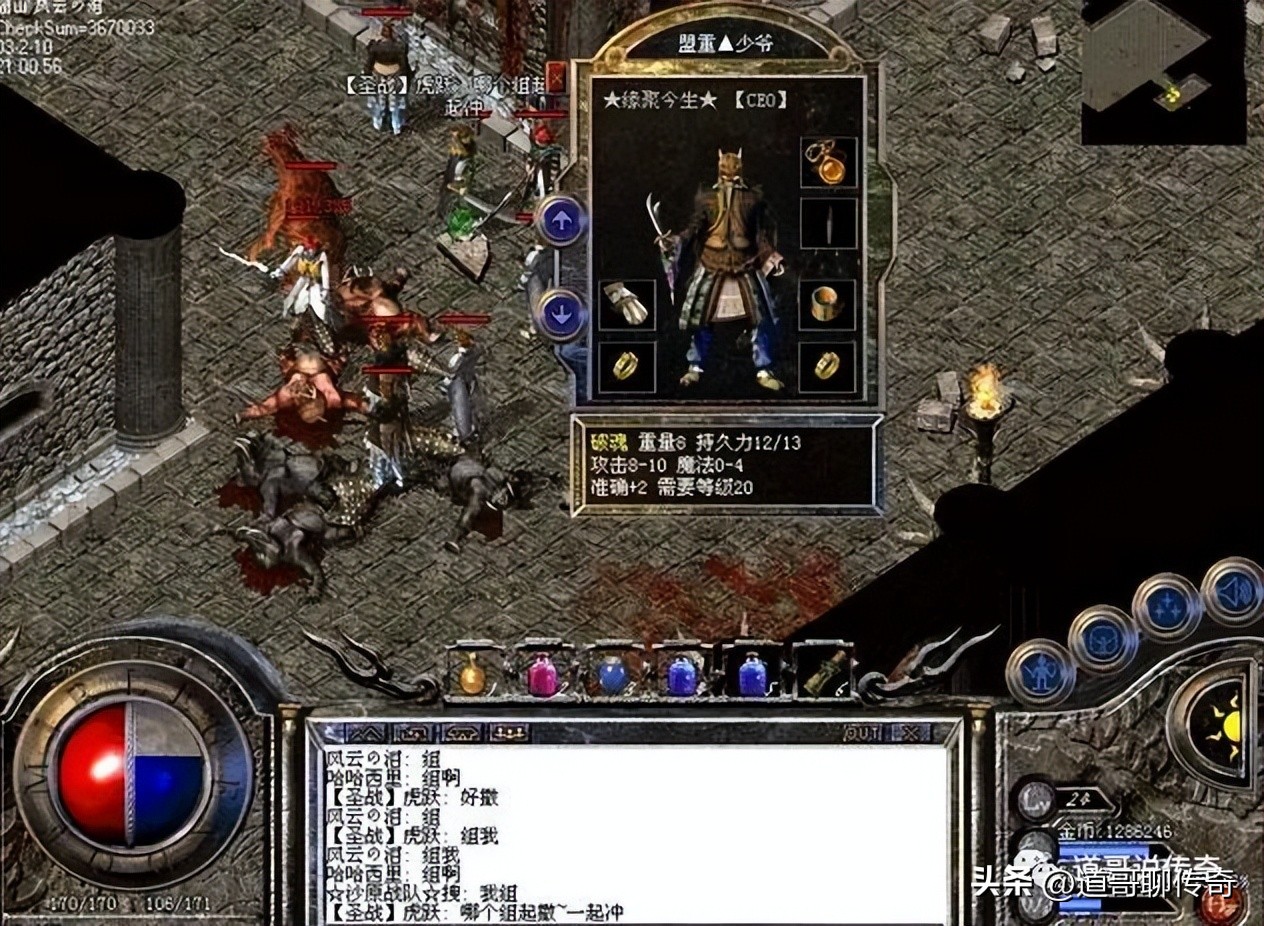Screen dimensions: 1264x926
Task: Use the blue potion in belt slot 5
Action: [x=752, y=673]
